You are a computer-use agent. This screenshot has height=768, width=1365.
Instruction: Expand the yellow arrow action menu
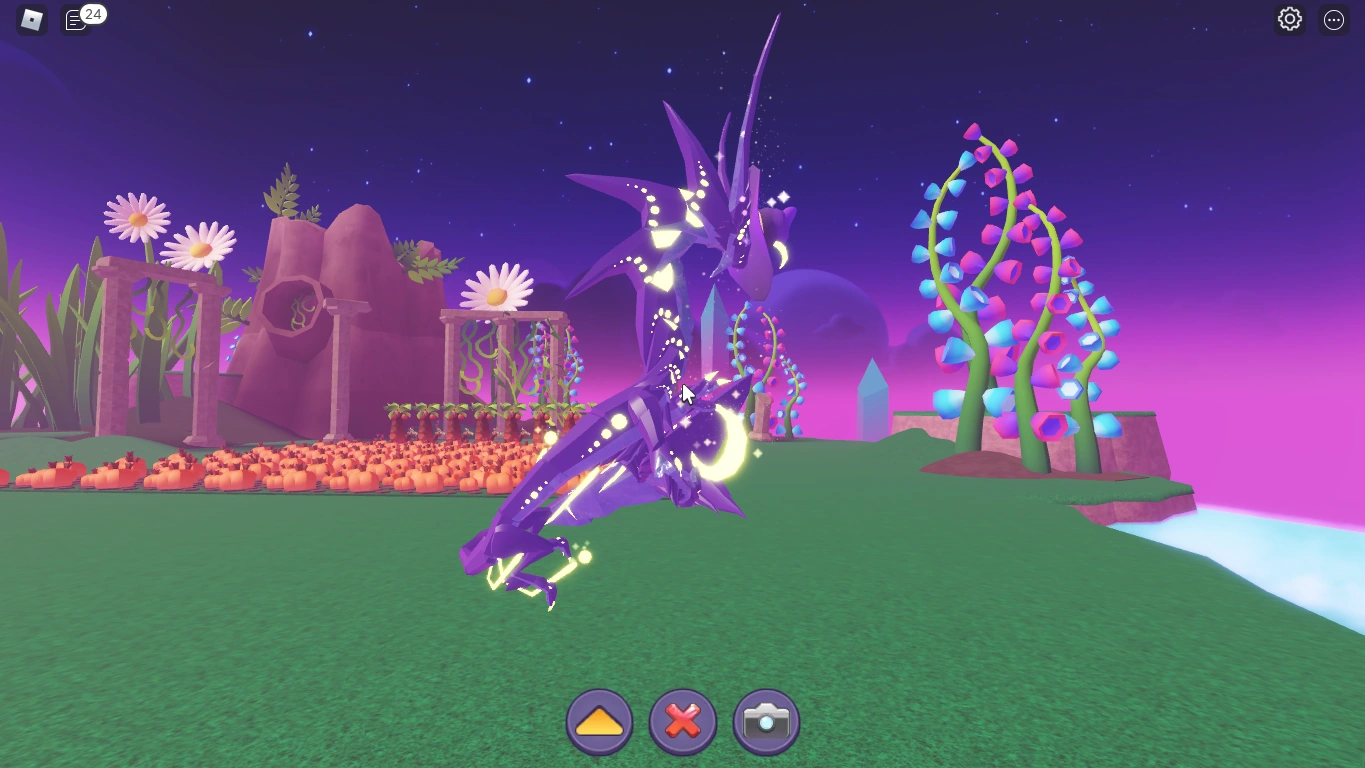[x=599, y=720]
